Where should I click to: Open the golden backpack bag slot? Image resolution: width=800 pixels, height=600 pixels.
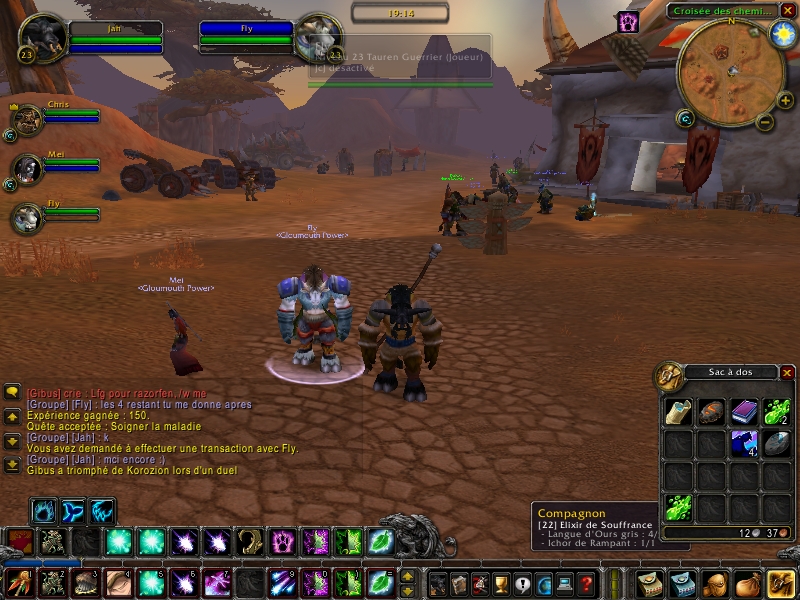click(x=780, y=582)
